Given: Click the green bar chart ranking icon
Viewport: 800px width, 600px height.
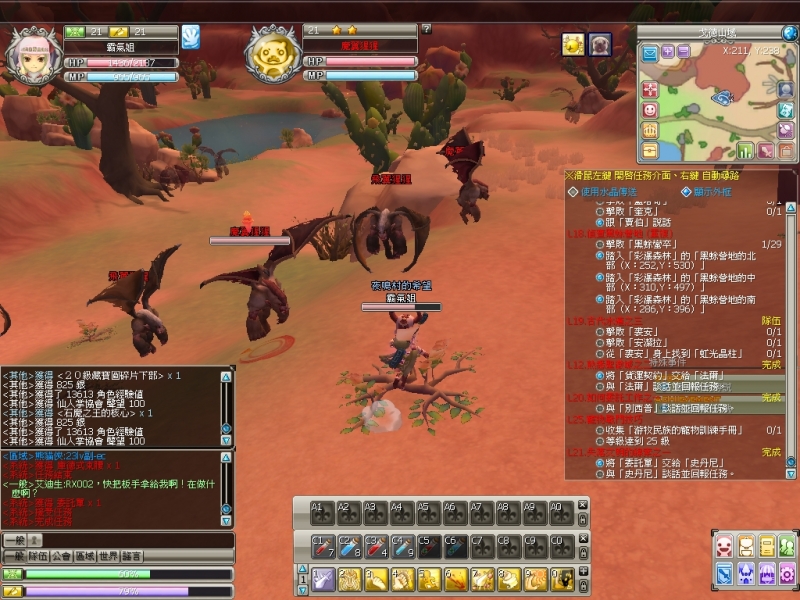Looking at the screenshot, I should 745,150.
